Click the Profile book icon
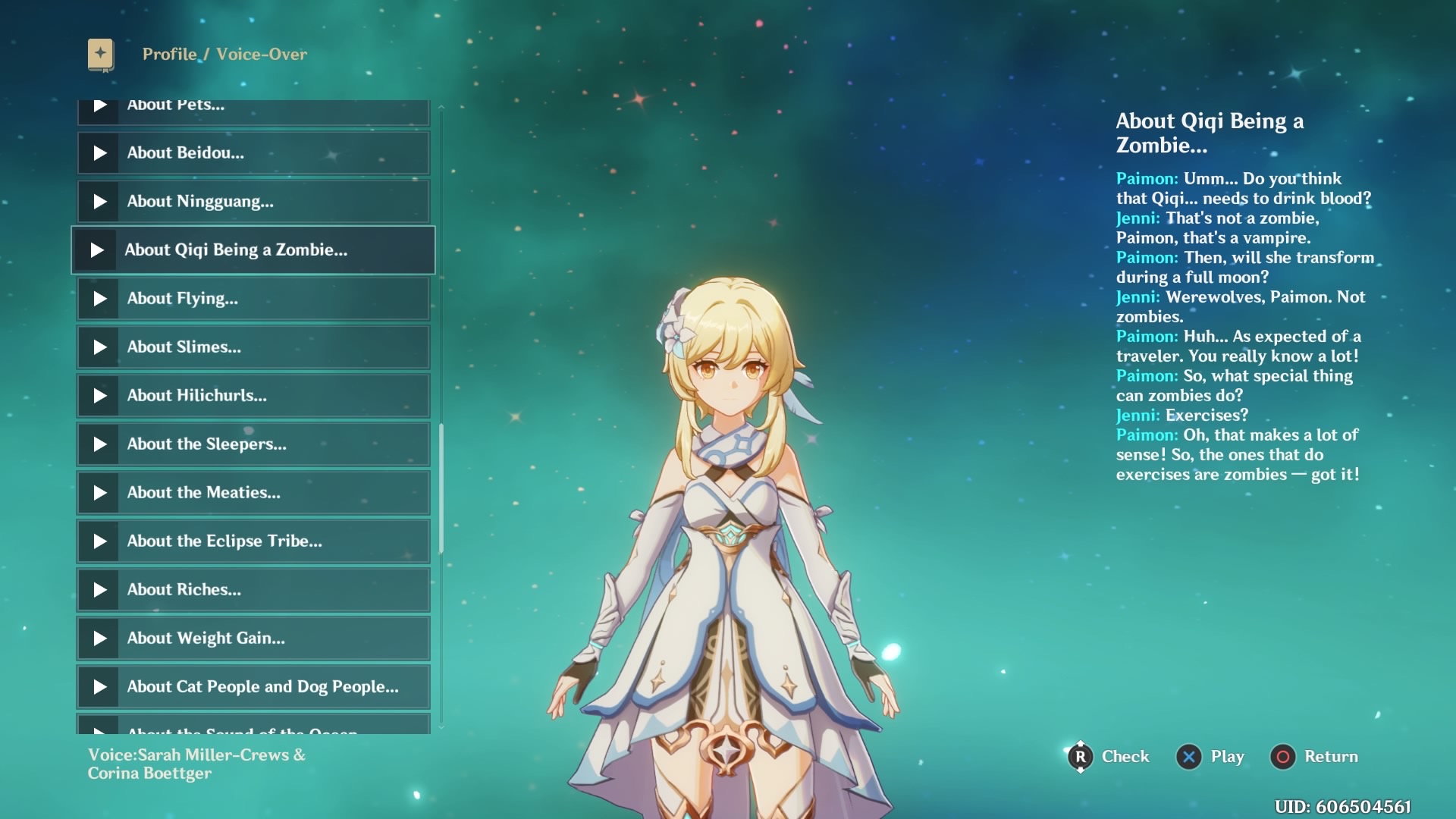The width and height of the screenshot is (1456, 819). tap(101, 55)
